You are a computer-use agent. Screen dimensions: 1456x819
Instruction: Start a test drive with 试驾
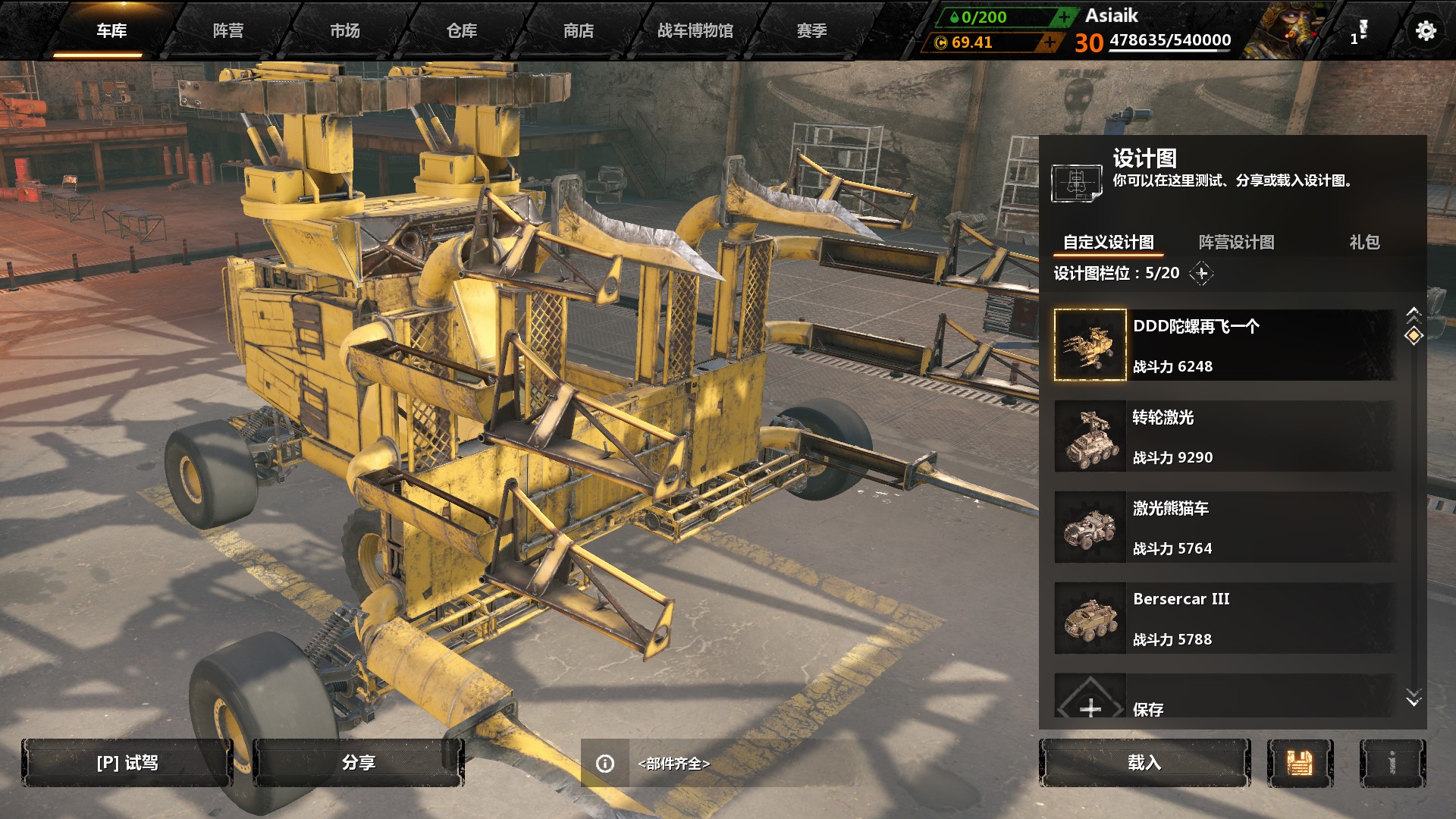127,763
